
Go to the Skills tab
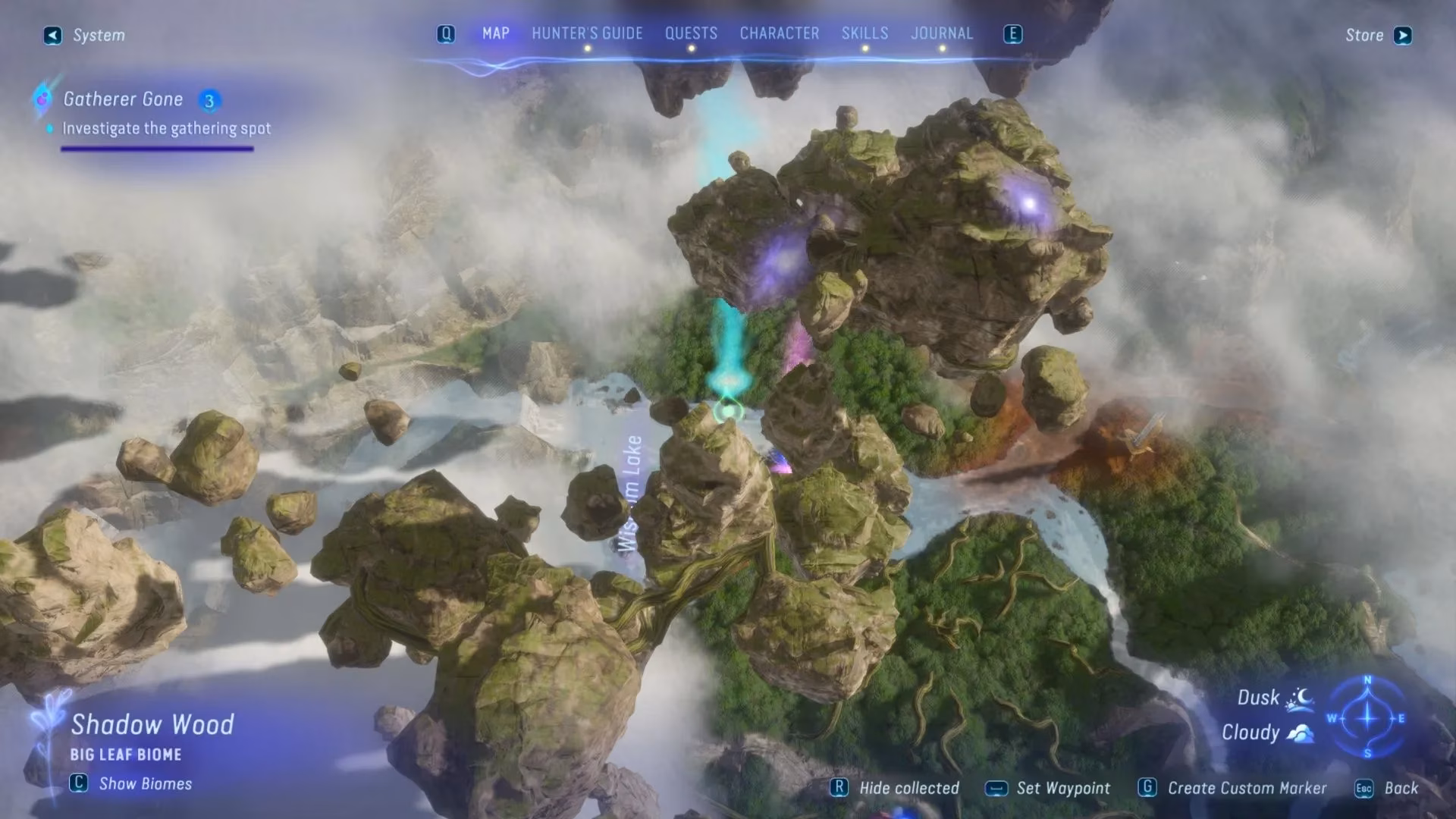(864, 34)
